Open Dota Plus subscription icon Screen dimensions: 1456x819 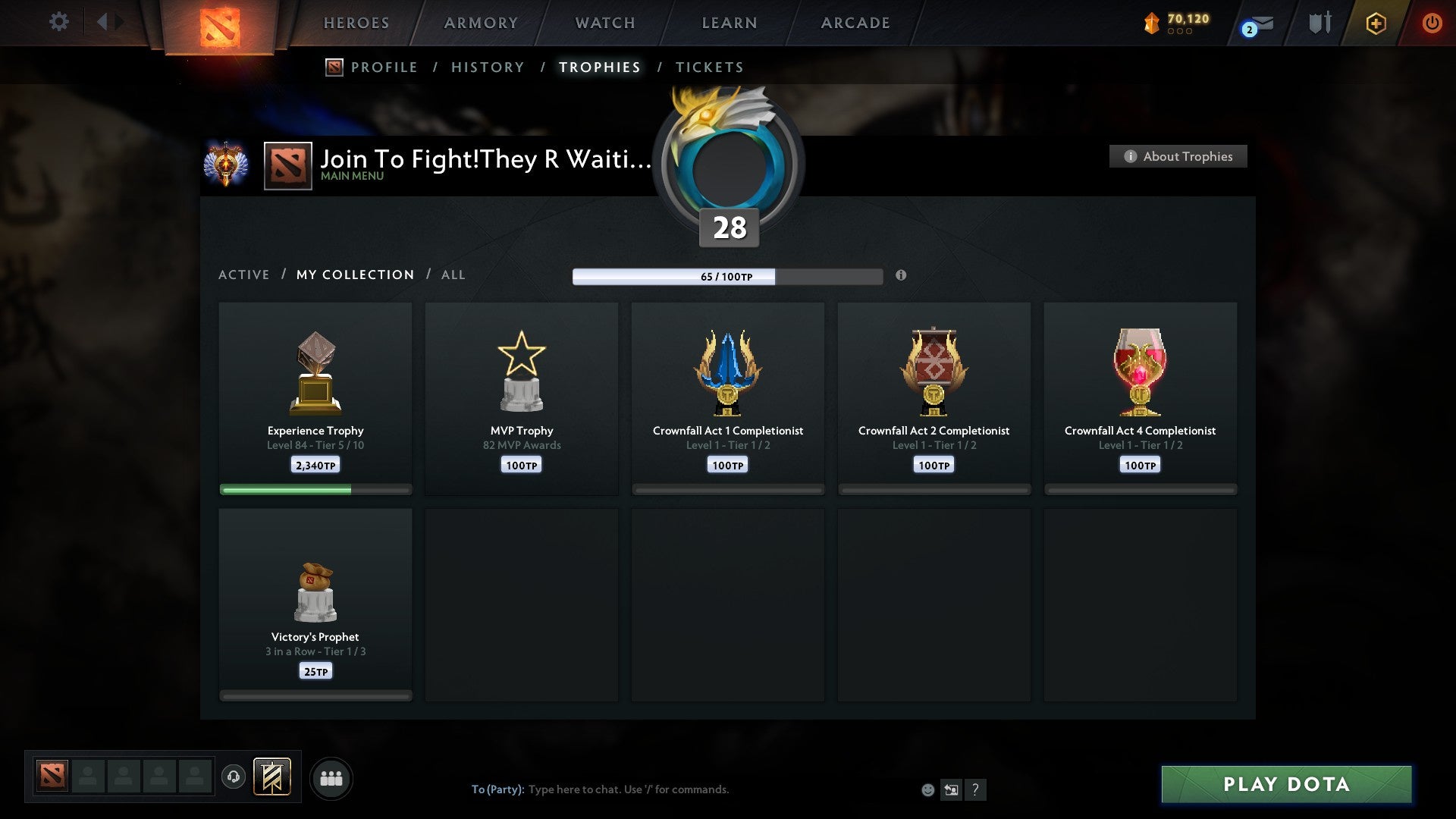click(1376, 23)
